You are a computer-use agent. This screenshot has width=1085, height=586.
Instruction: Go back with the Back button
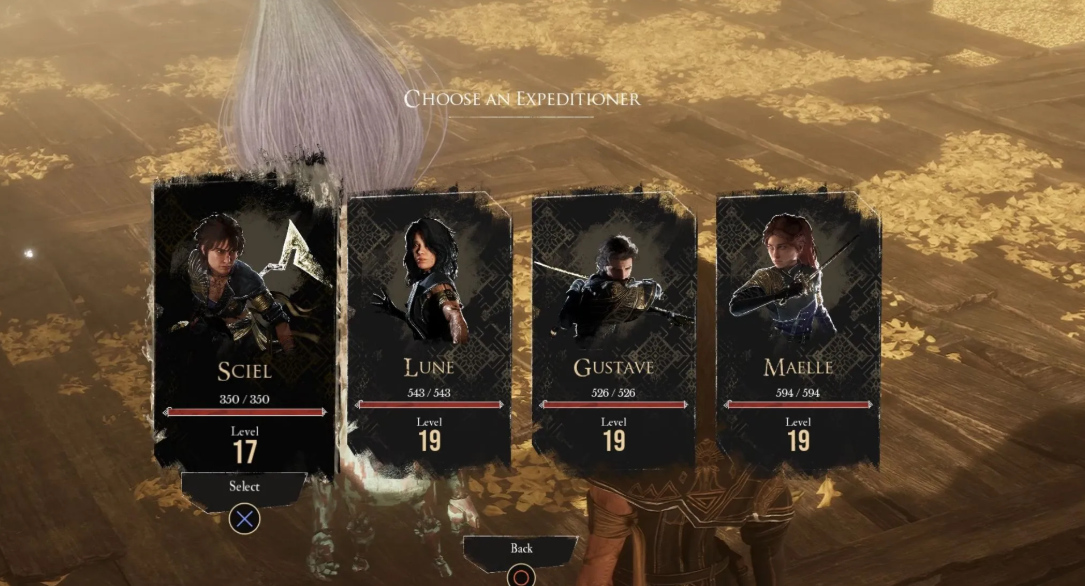point(521,549)
